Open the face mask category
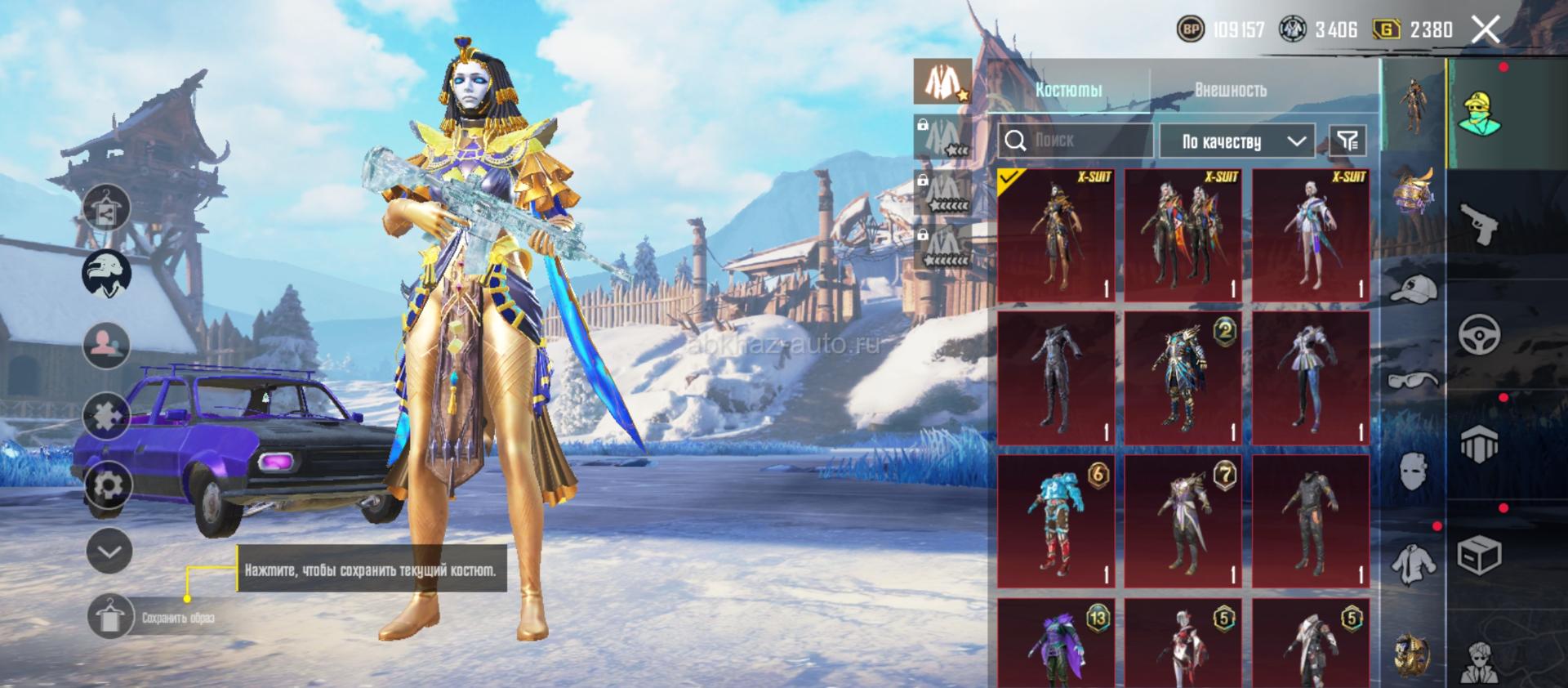The height and width of the screenshot is (688, 1568). (1414, 471)
